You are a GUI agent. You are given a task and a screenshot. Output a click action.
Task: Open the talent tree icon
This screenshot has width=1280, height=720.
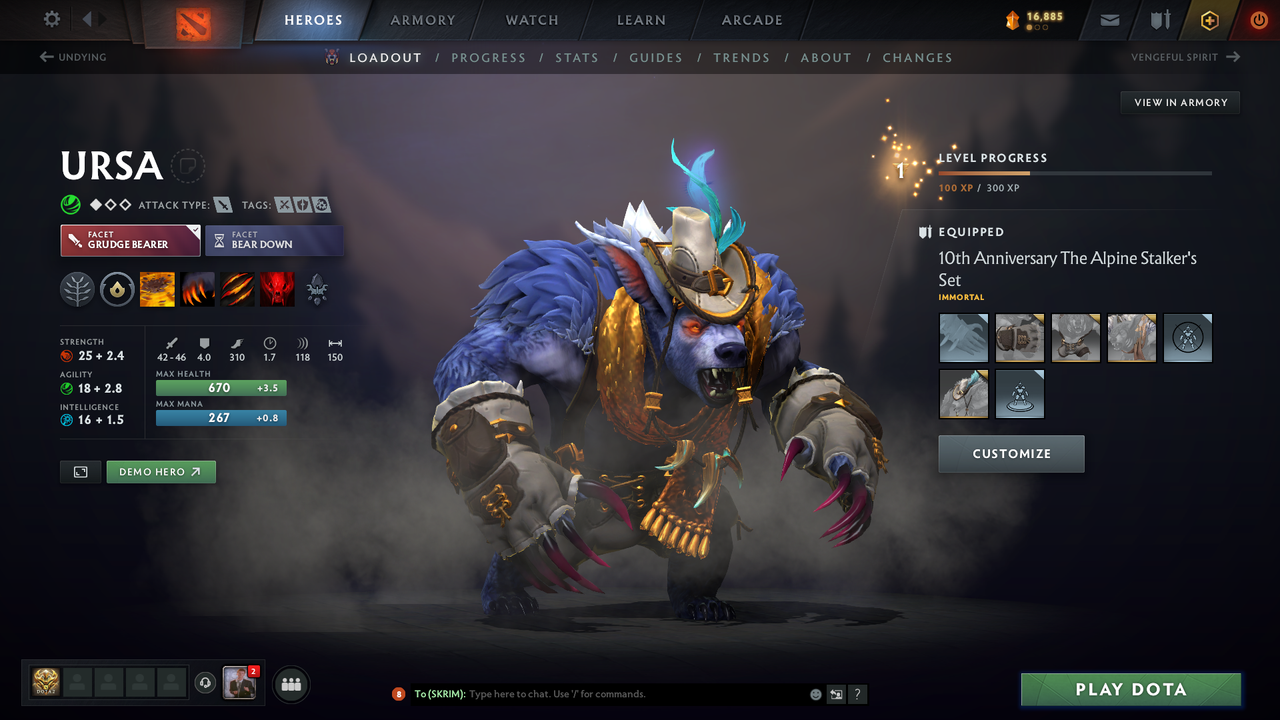(77, 289)
